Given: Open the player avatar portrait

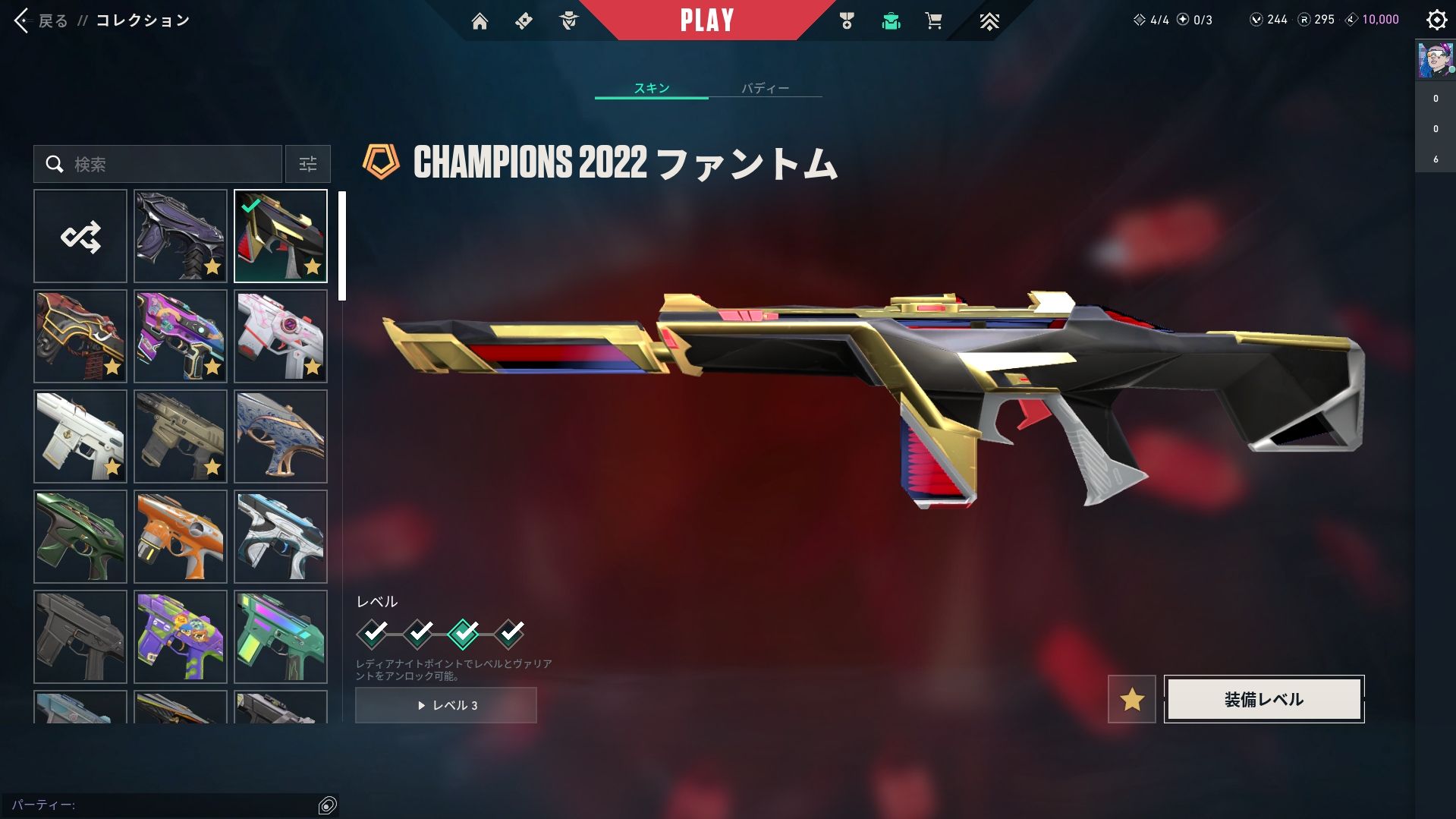Looking at the screenshot, I should 1436,61.
